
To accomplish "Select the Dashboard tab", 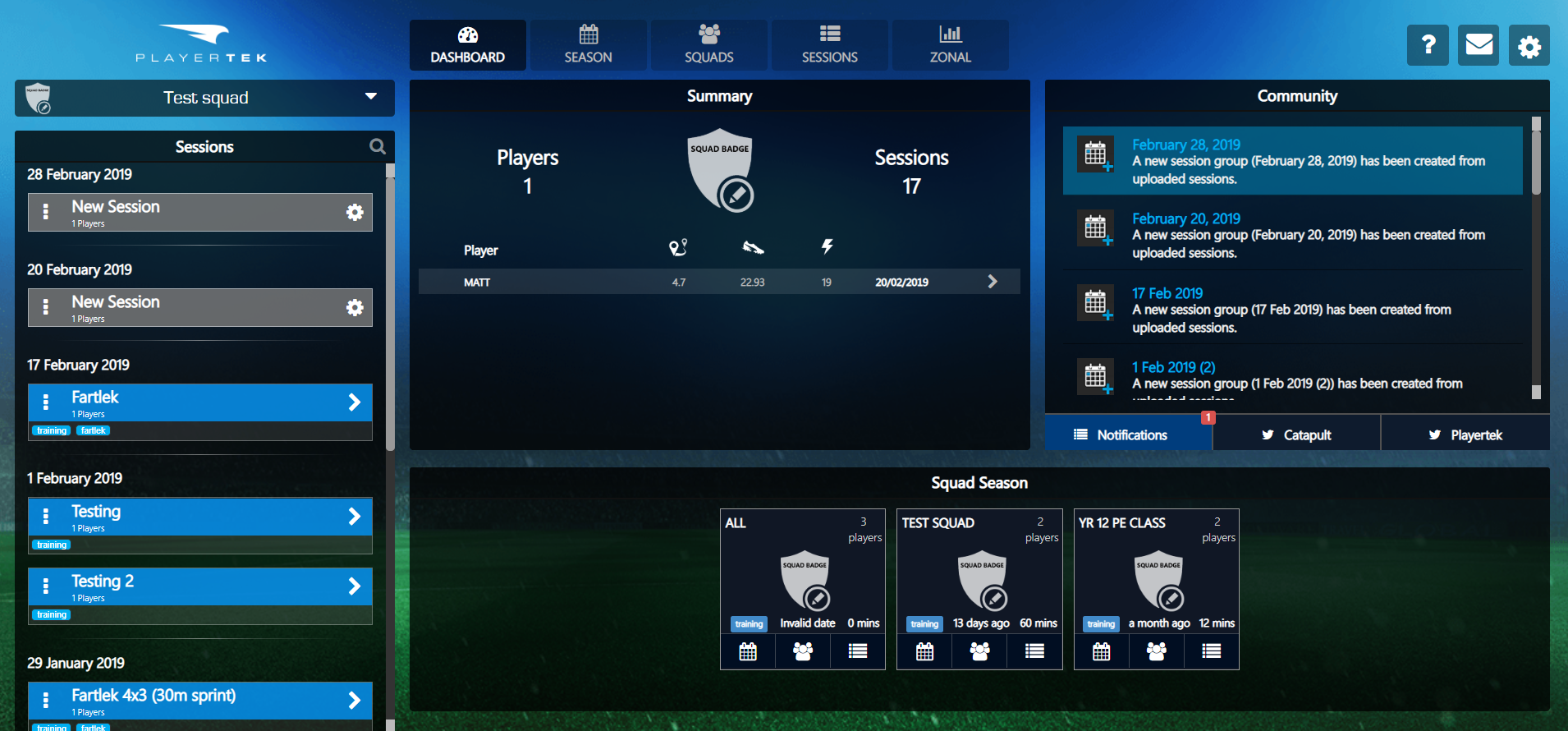I will pos(467,45).
